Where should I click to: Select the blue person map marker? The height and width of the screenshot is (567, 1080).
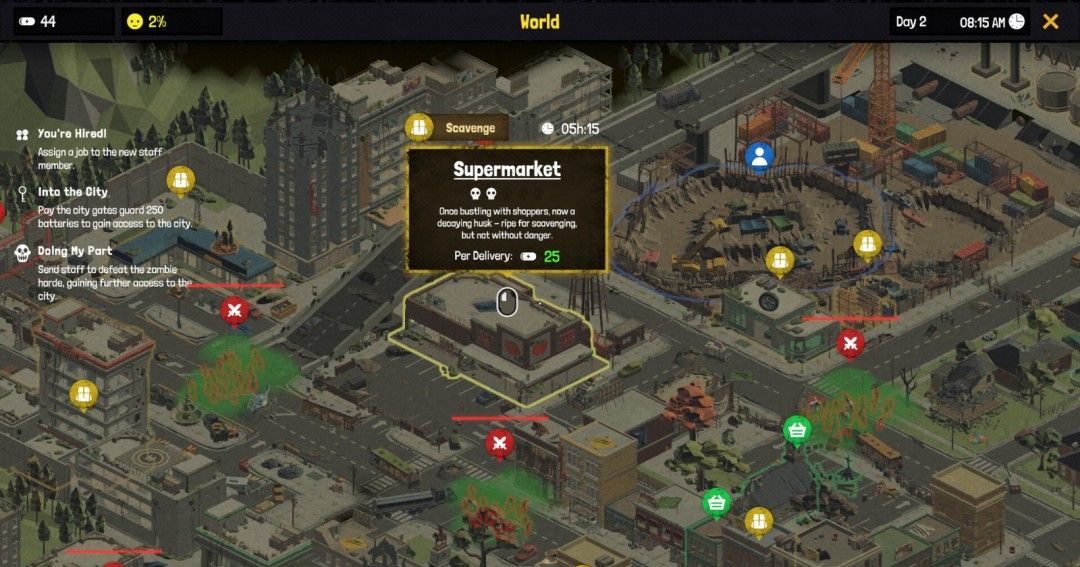(760, 156)
